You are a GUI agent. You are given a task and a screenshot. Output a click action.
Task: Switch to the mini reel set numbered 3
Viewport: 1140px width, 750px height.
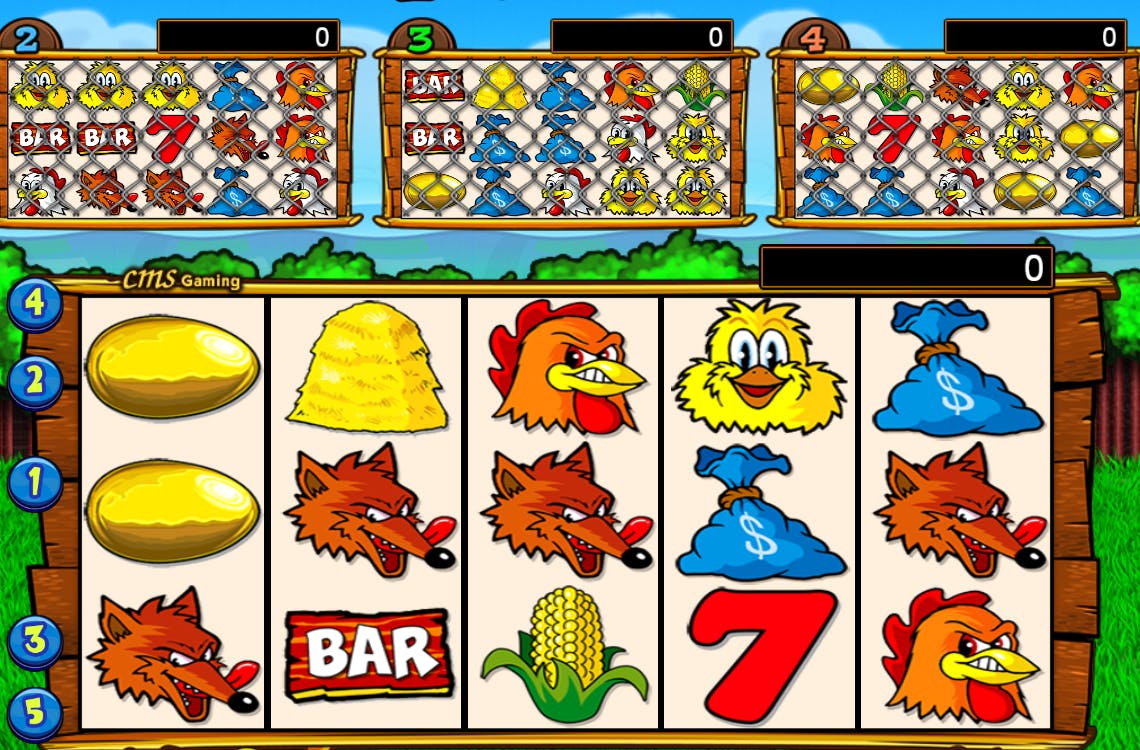coord(421,37)
